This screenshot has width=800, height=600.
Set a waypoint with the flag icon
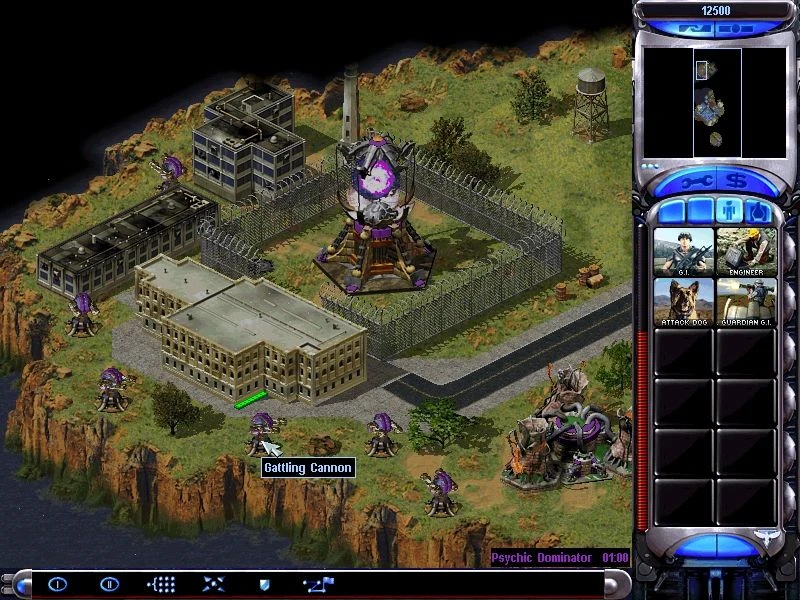point(320,584)
